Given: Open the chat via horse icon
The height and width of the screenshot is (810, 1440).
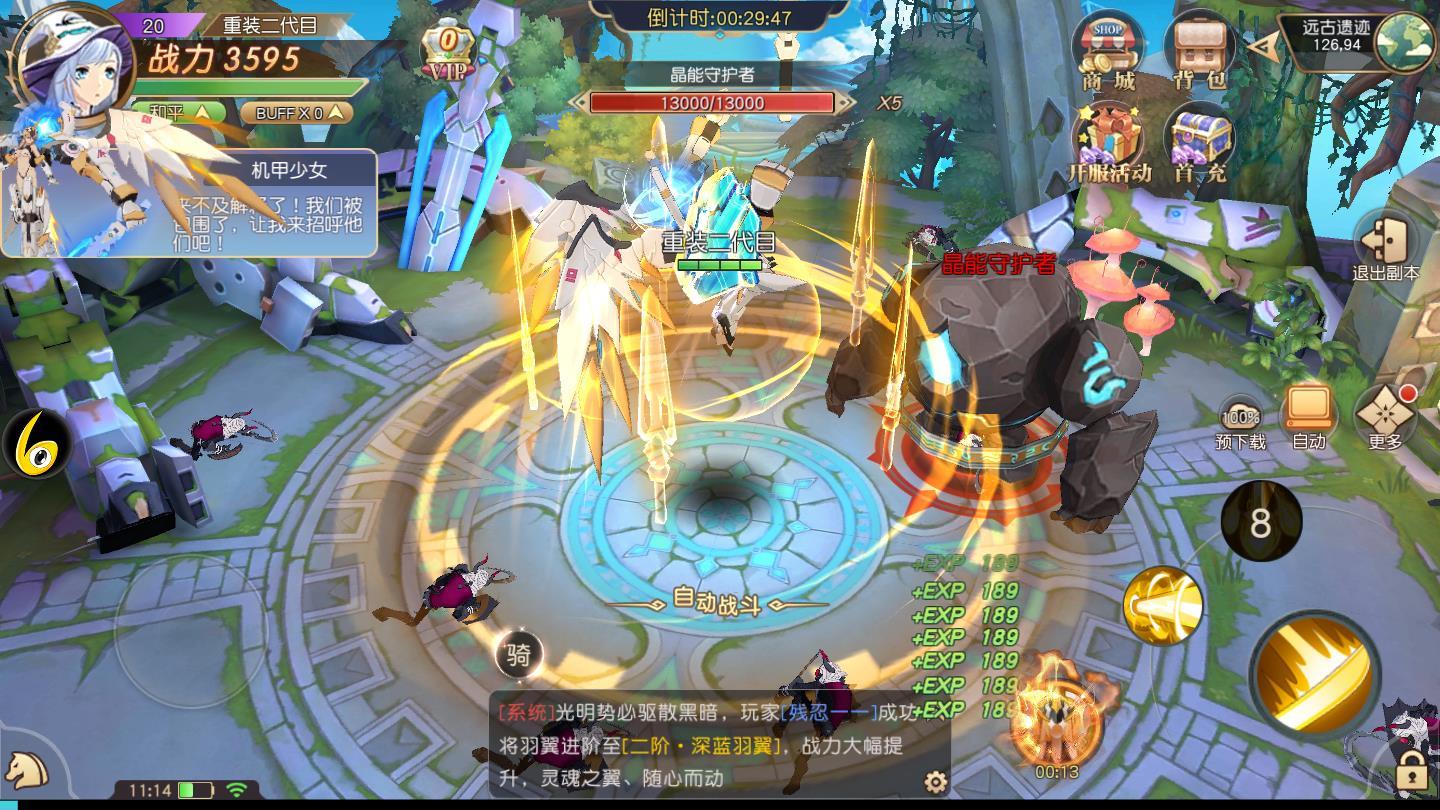Looking at the screenshot, I should coord(28,770).
